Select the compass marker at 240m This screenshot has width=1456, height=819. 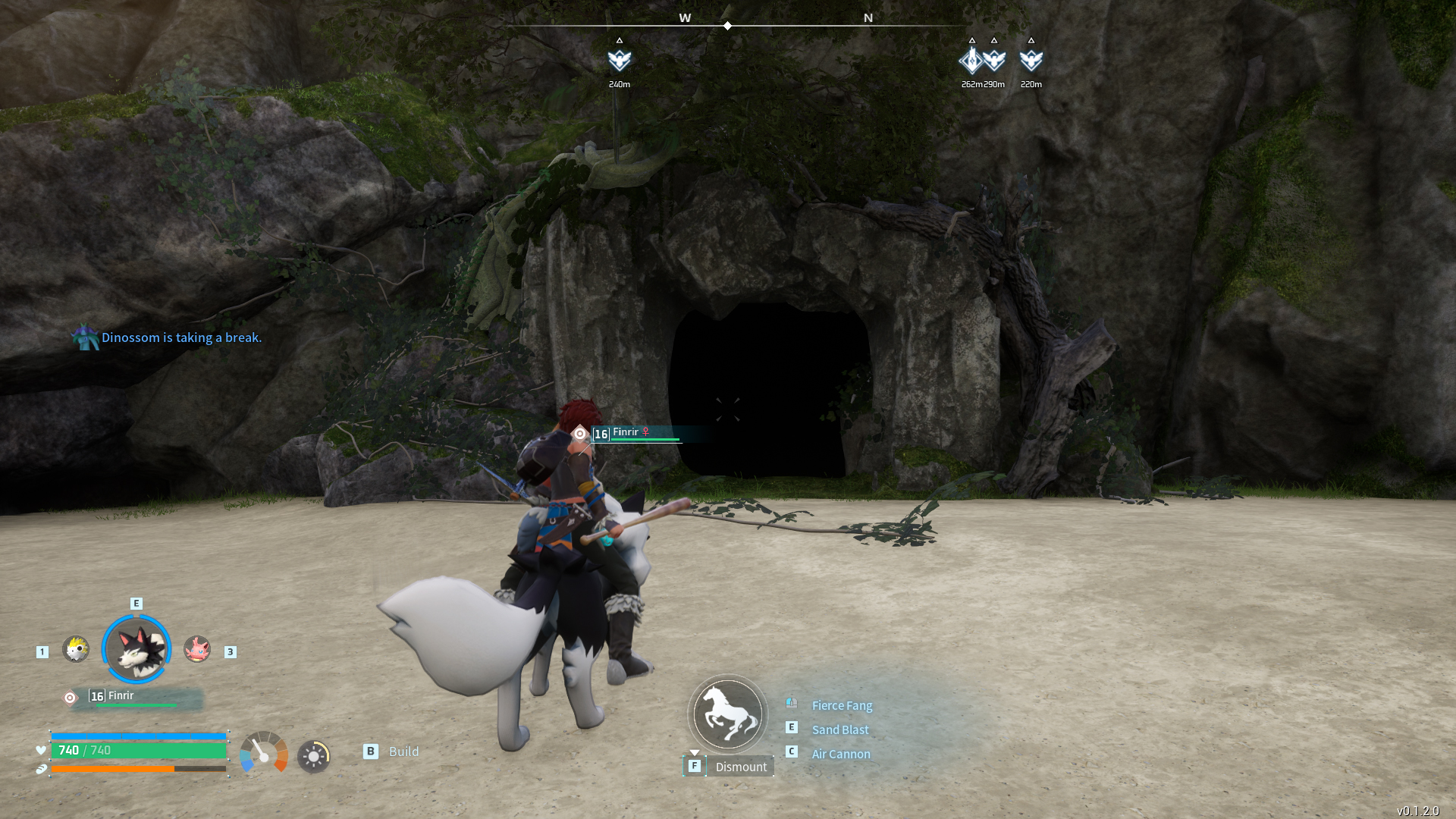[x=620, y=60]
